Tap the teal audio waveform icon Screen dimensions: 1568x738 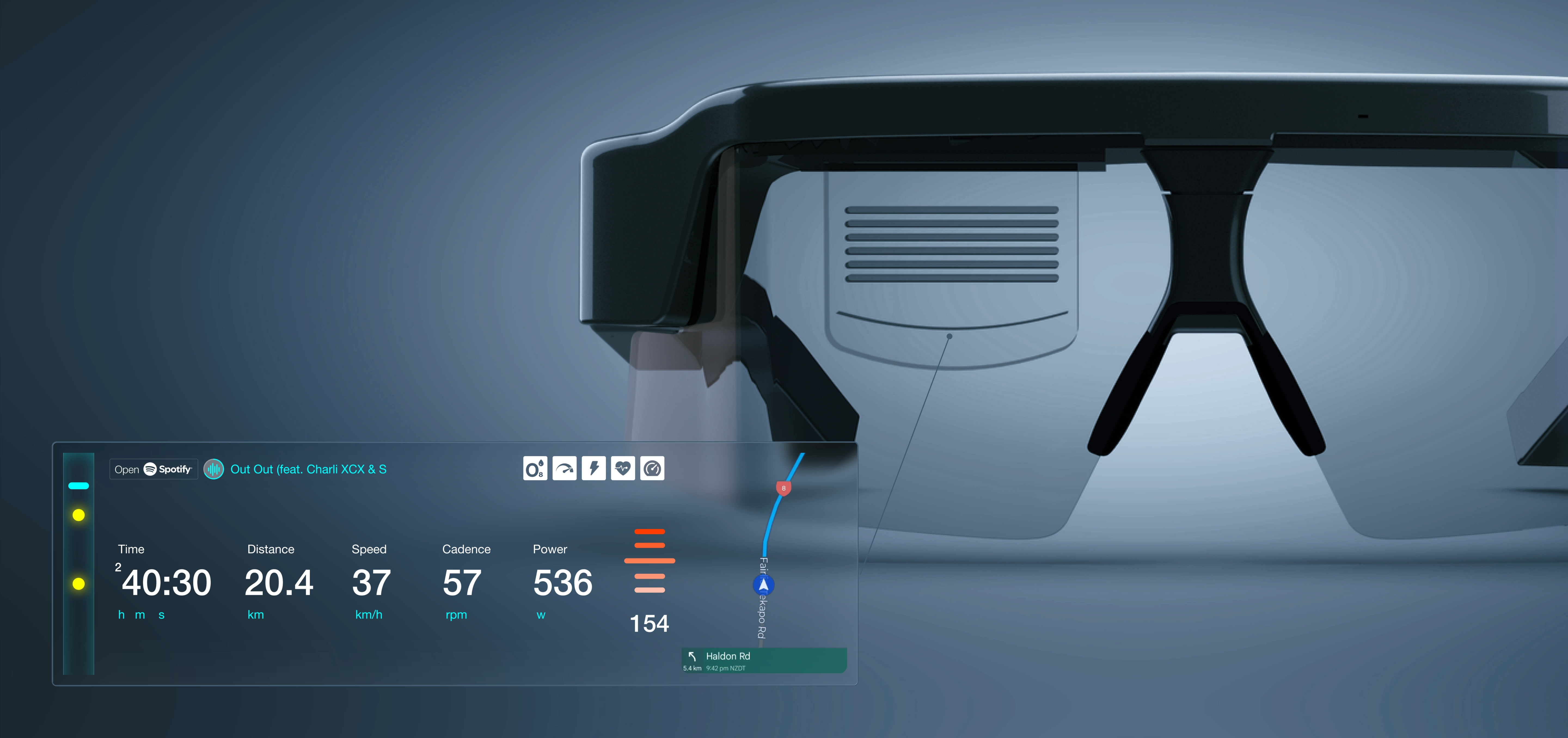click(214, 469)
